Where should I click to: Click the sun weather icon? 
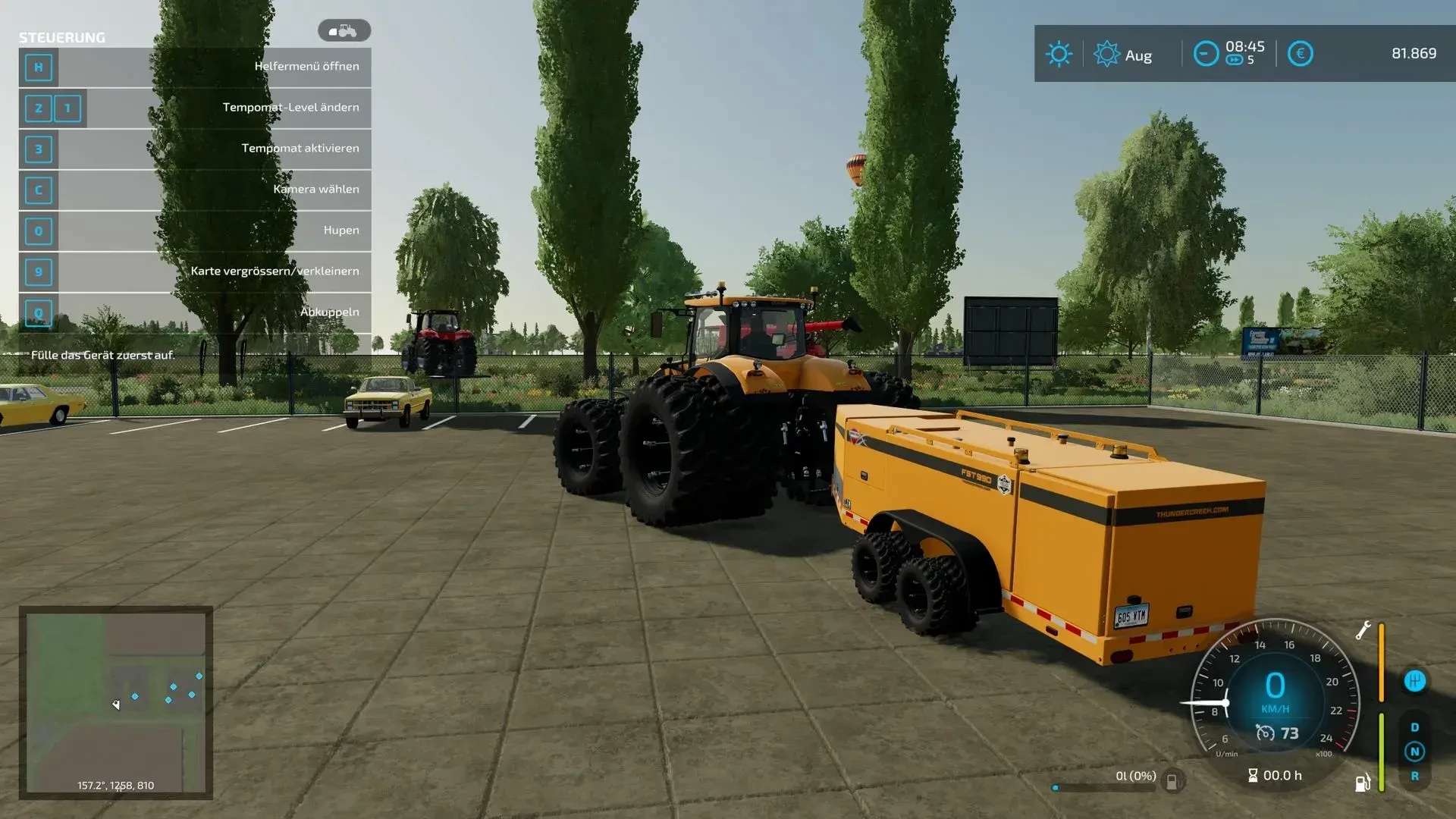(1059, 54)
